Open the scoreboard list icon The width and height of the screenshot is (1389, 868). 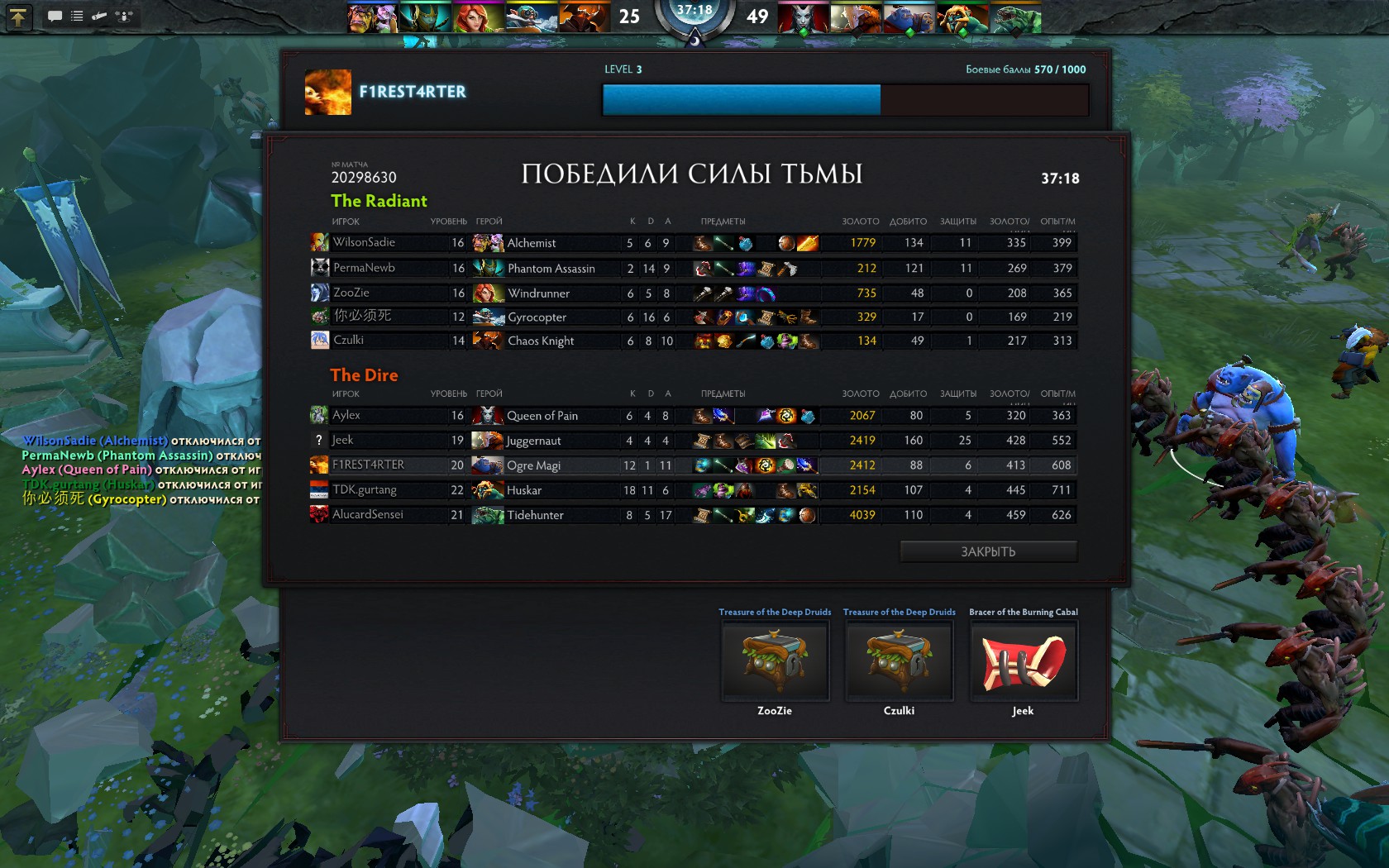point(77,16)
